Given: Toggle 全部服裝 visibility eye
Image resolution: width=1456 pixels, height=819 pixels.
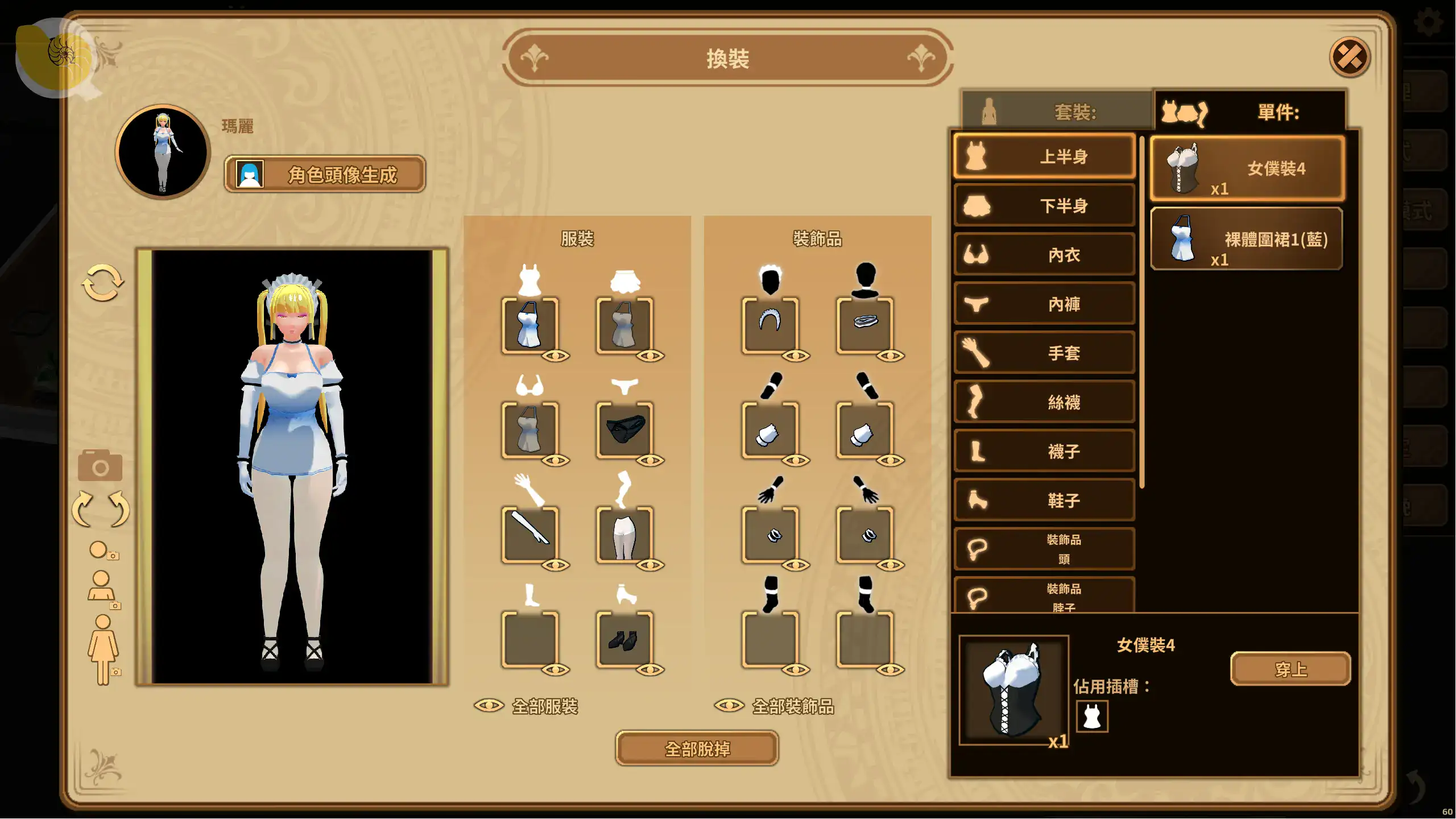Looking at the screenshot, I should [x=489, y=706].
